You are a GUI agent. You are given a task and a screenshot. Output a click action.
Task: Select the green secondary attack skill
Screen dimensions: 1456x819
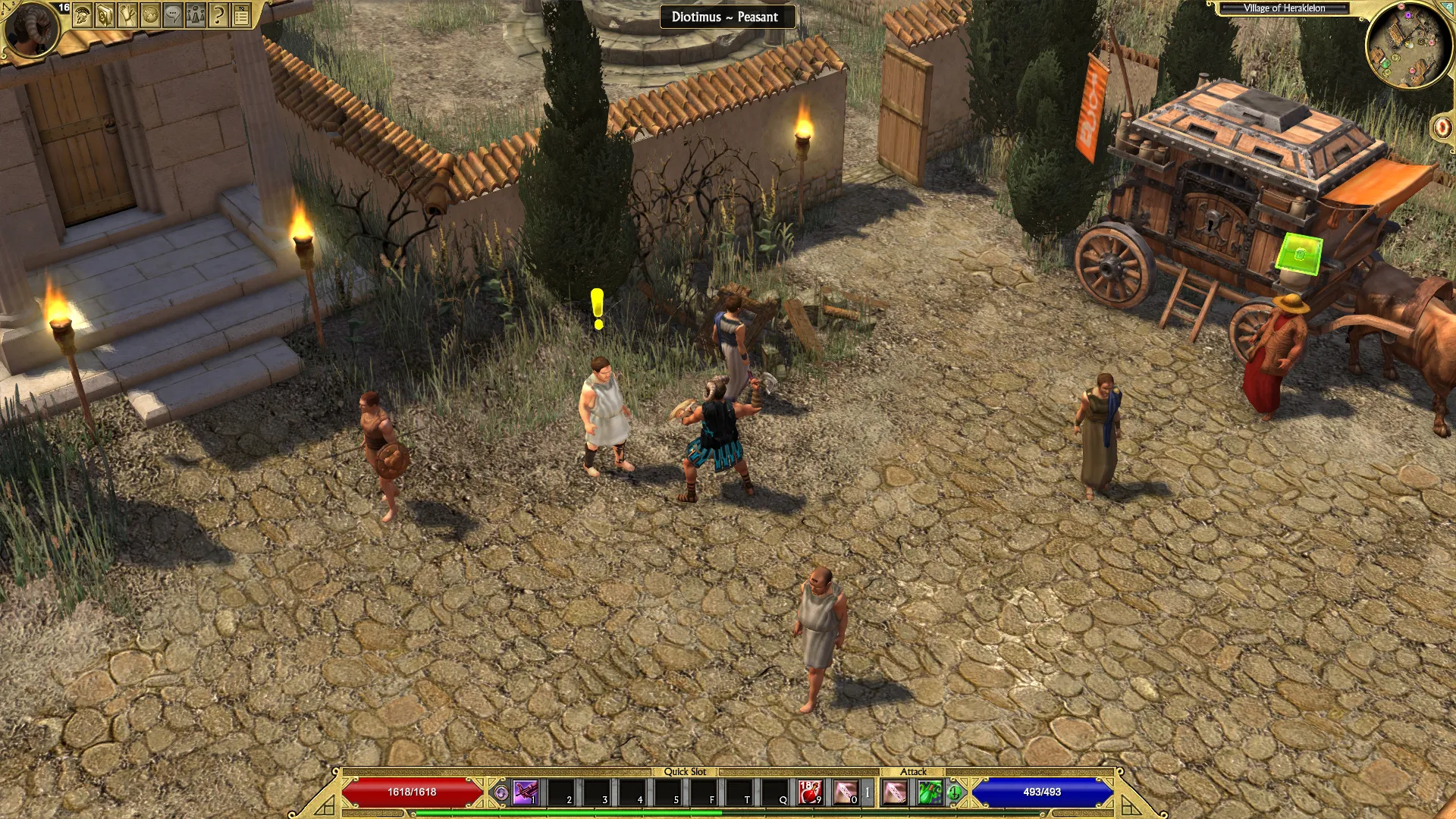(930, 792)
